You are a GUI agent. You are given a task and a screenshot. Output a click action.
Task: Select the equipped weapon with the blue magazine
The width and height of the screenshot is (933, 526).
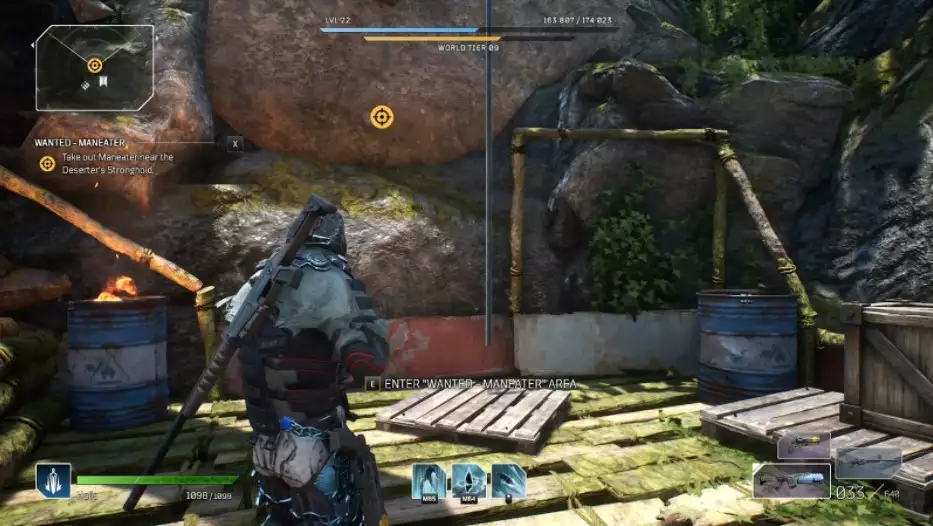[x=792, y=482]
